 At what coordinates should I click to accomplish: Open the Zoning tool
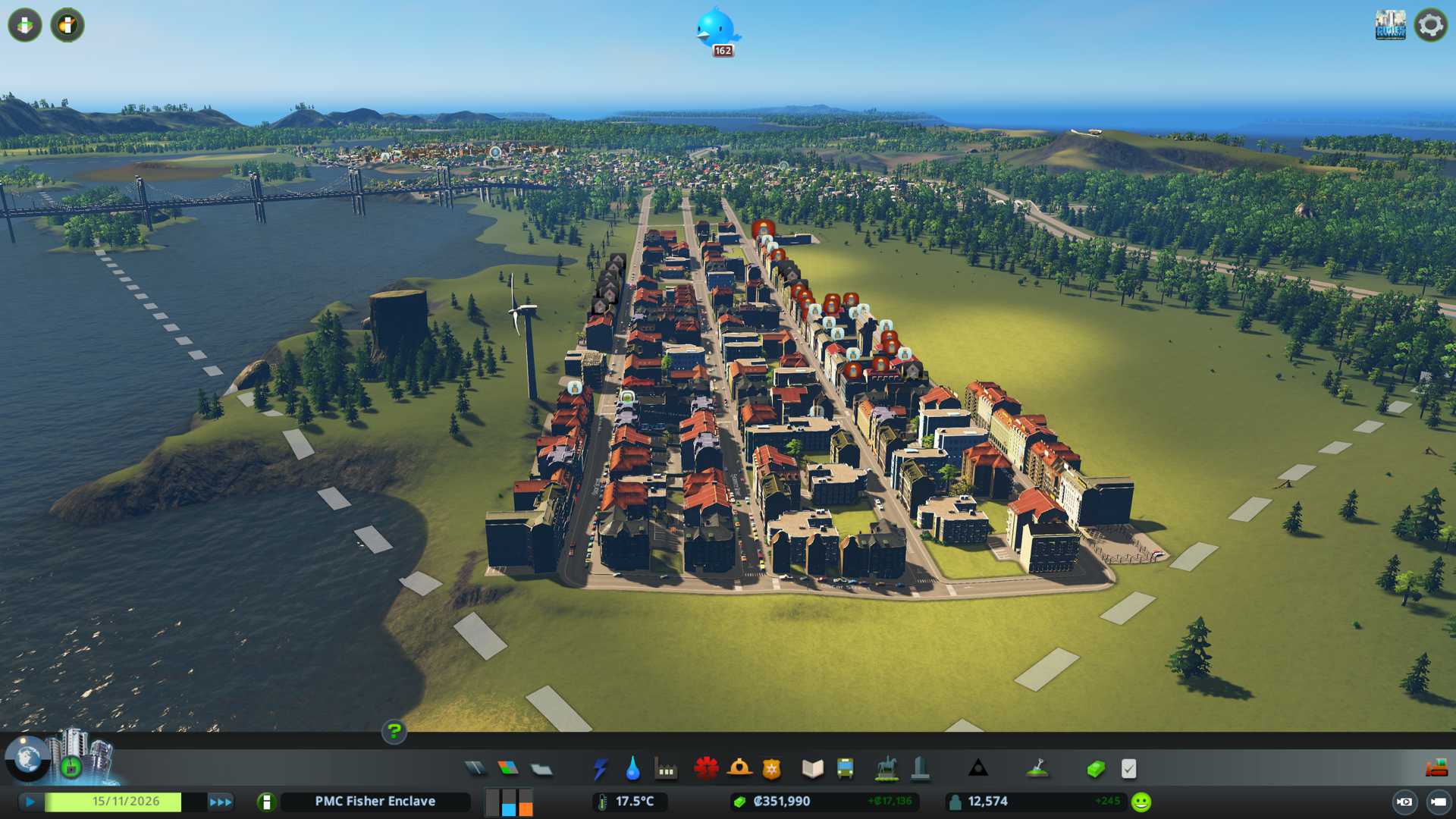click(508, 769)
